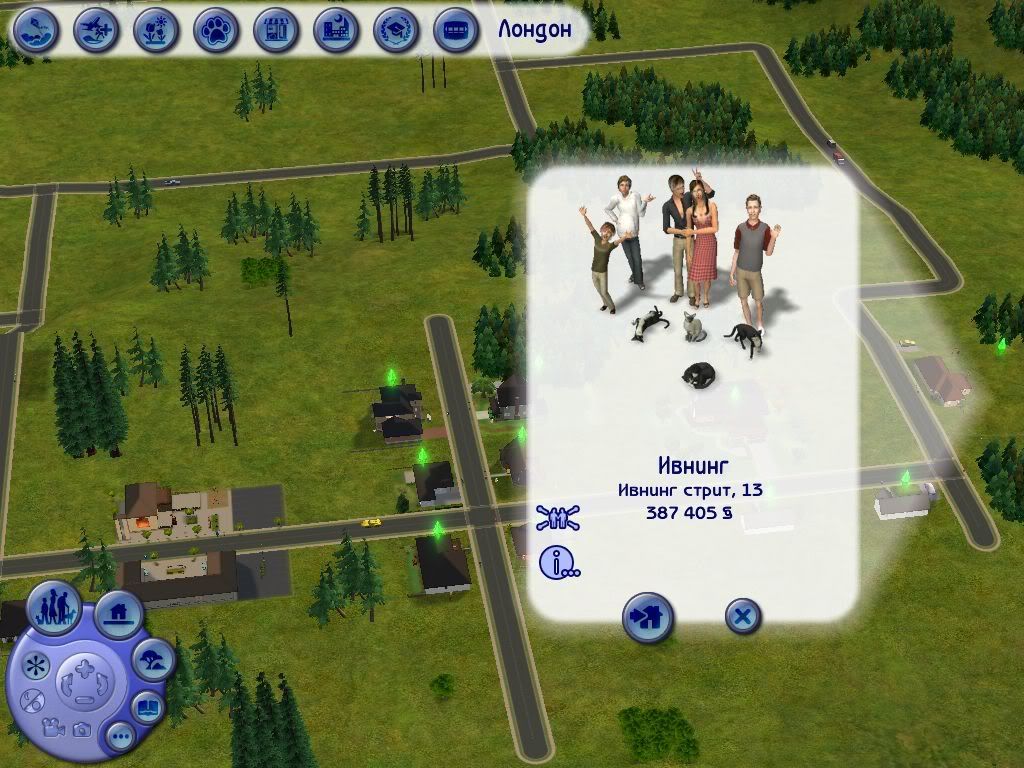Select the tree Decorations button

click(154, 659)
